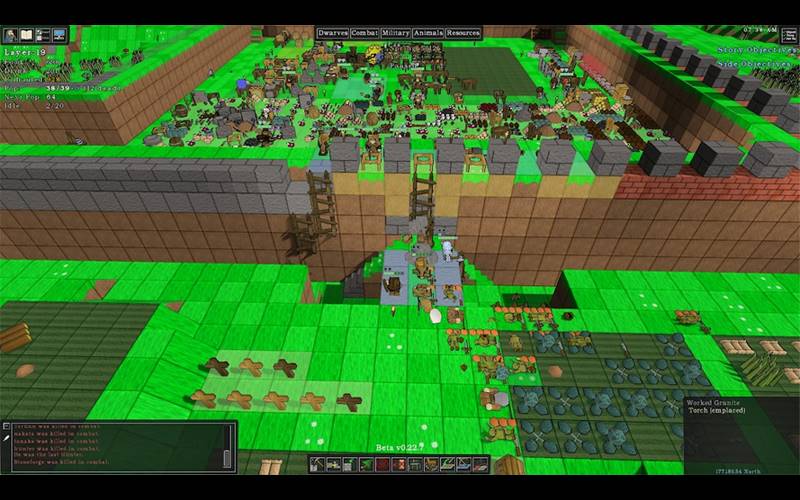Show the Military tab

click(x=396, y=33)
